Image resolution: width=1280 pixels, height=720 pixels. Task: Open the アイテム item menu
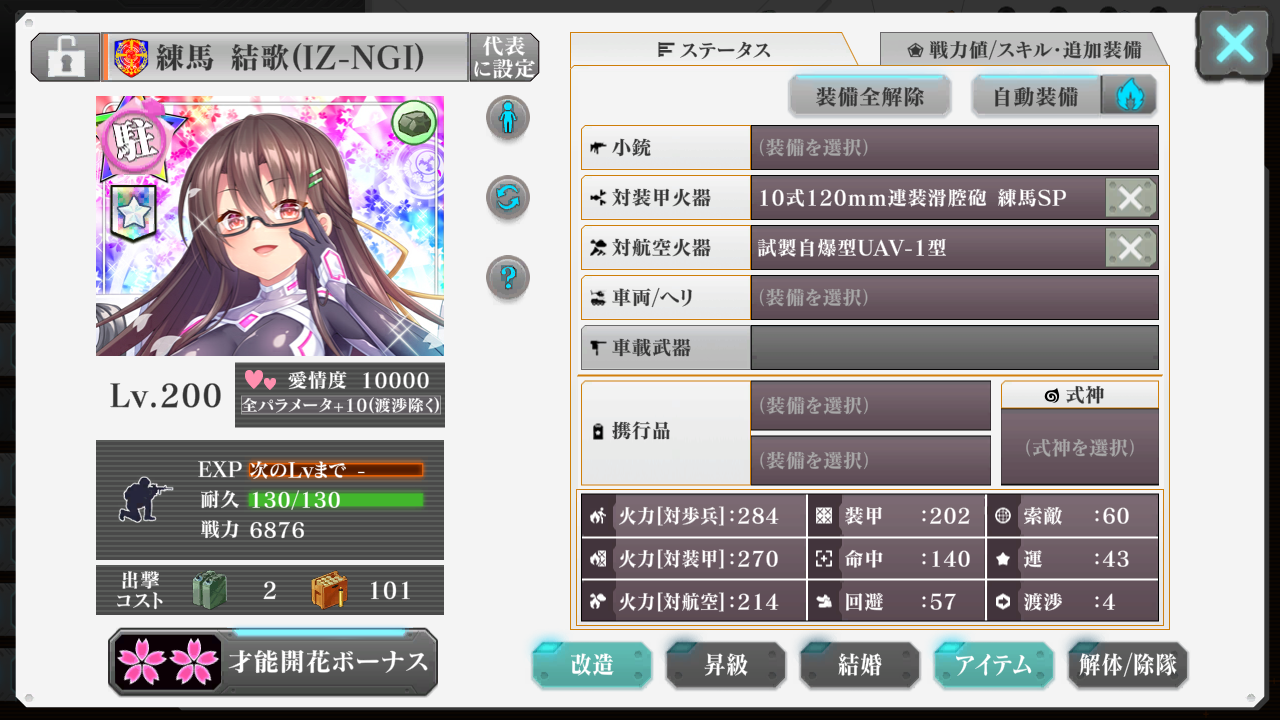(x=993, y=665)
